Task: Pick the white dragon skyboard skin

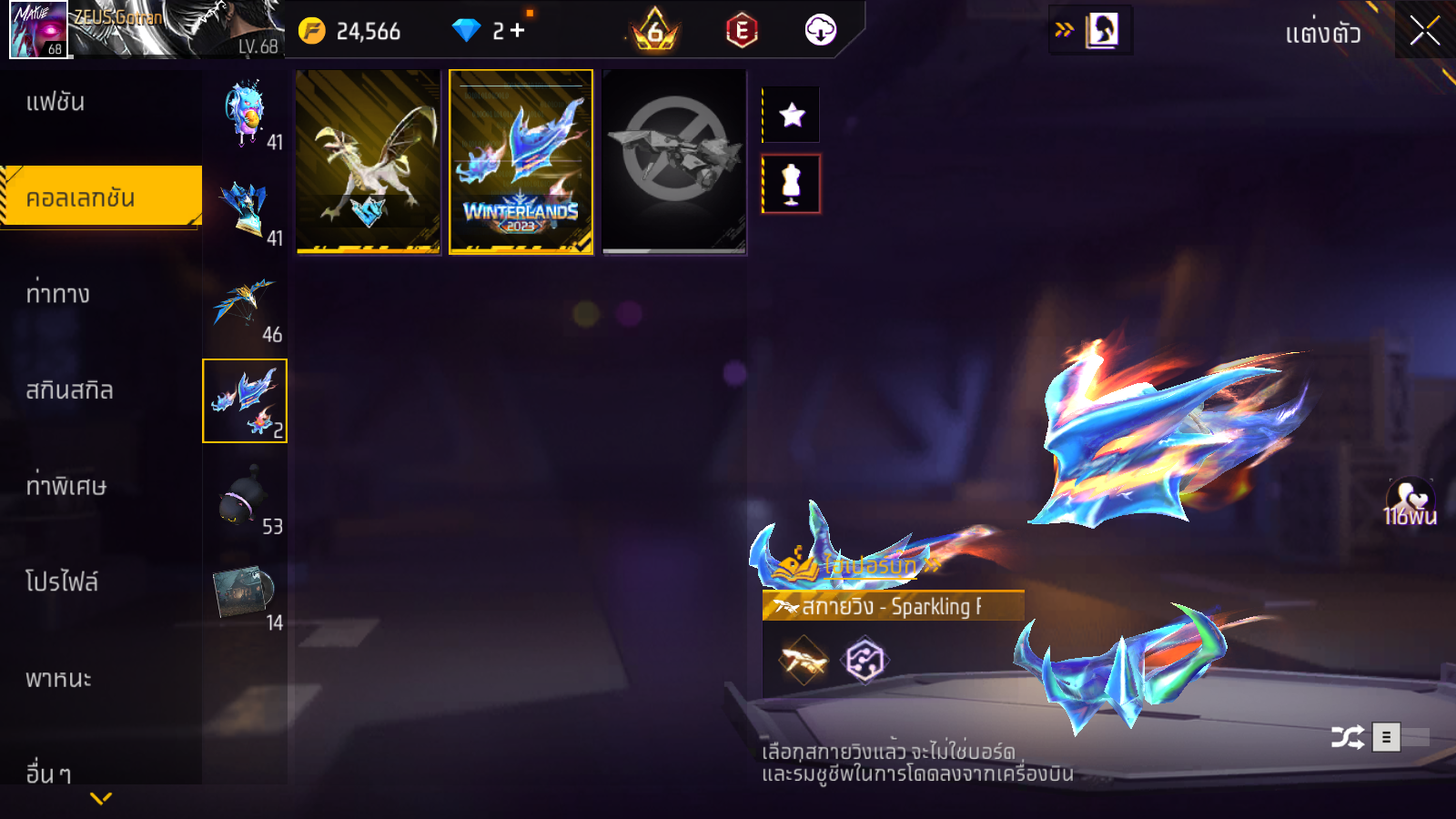Action: (369, 162)
